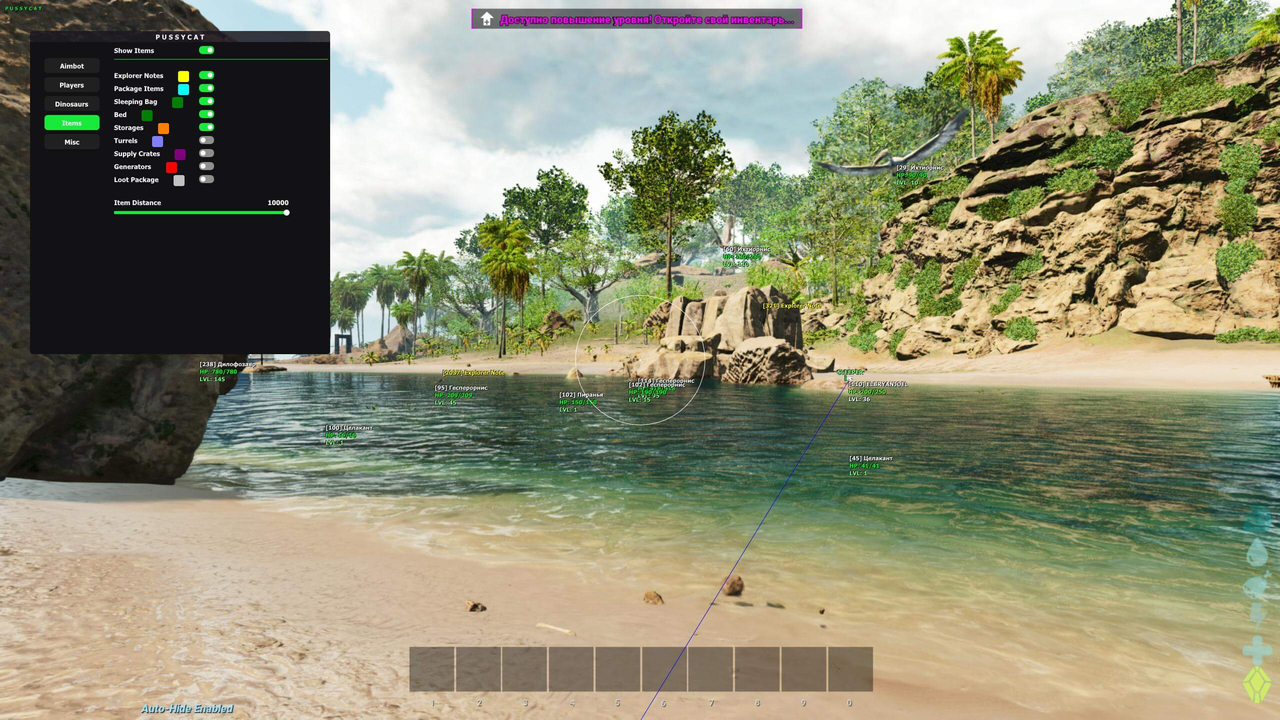
Task: Select the Dinosaurs category
Action: click(x=71, y=103)
